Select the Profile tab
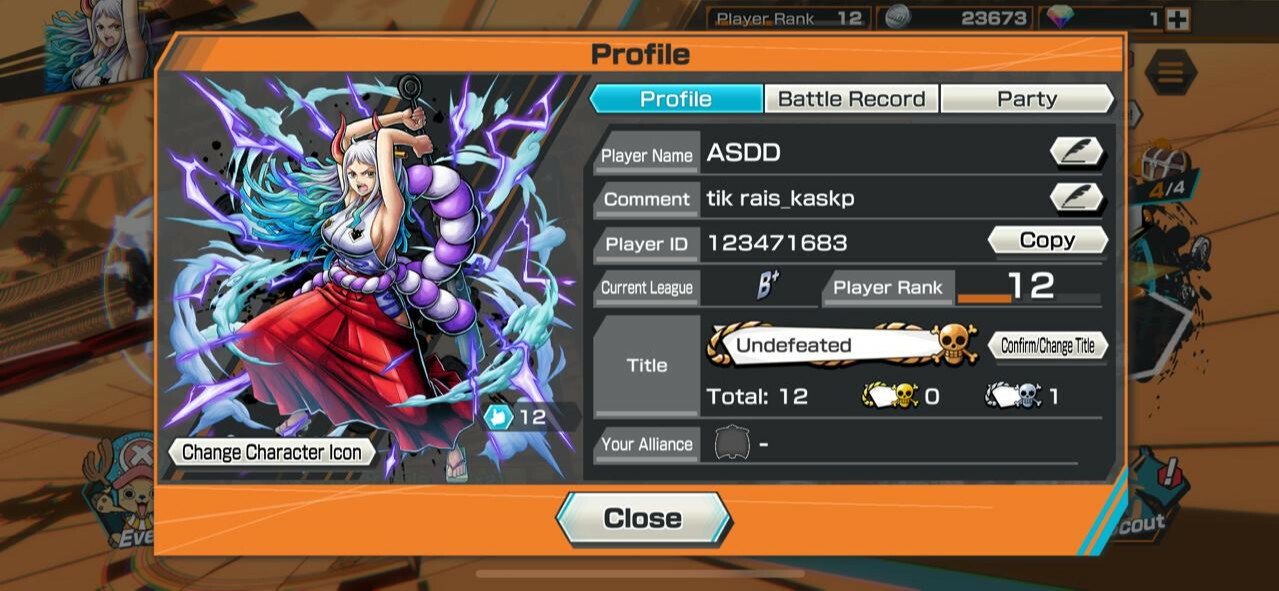Viewport: 1279px width, 591px height. tap(676, 99)
